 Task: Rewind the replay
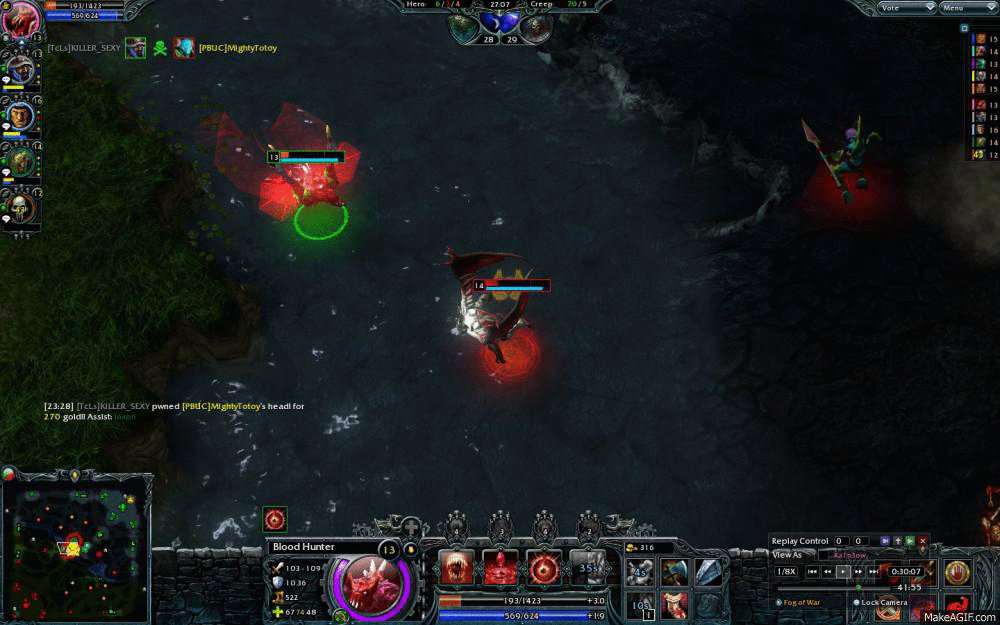tap(828, 571)
